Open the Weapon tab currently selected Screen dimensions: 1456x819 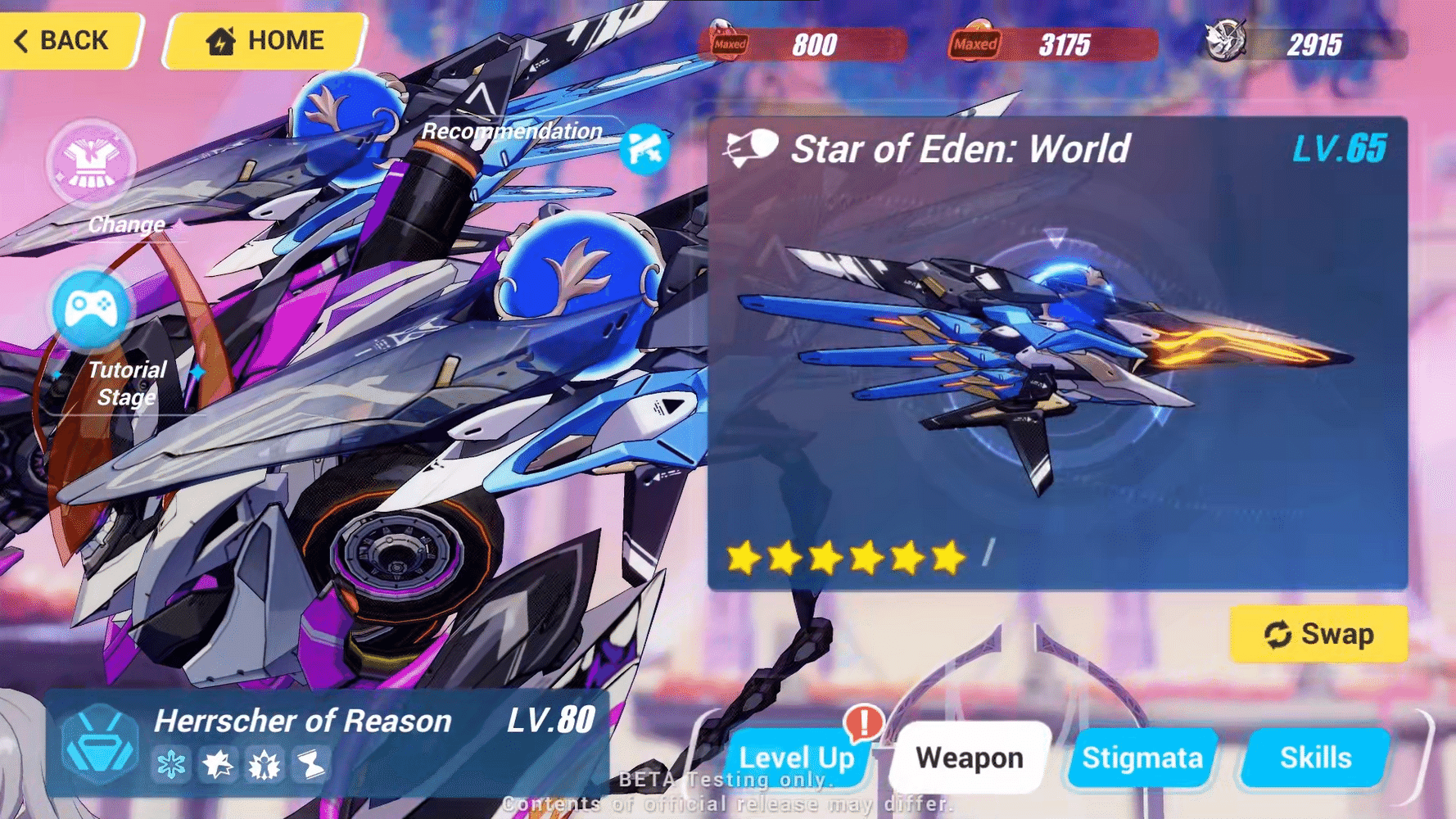(x=970, y=758)
